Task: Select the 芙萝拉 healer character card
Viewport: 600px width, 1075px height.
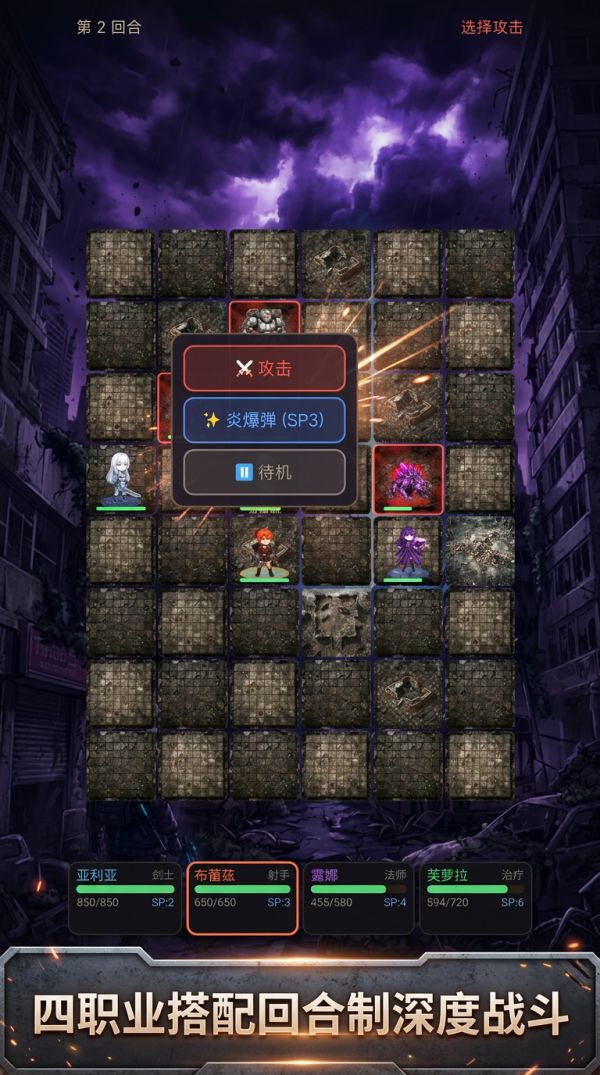Action: click(x=474, y=897)
